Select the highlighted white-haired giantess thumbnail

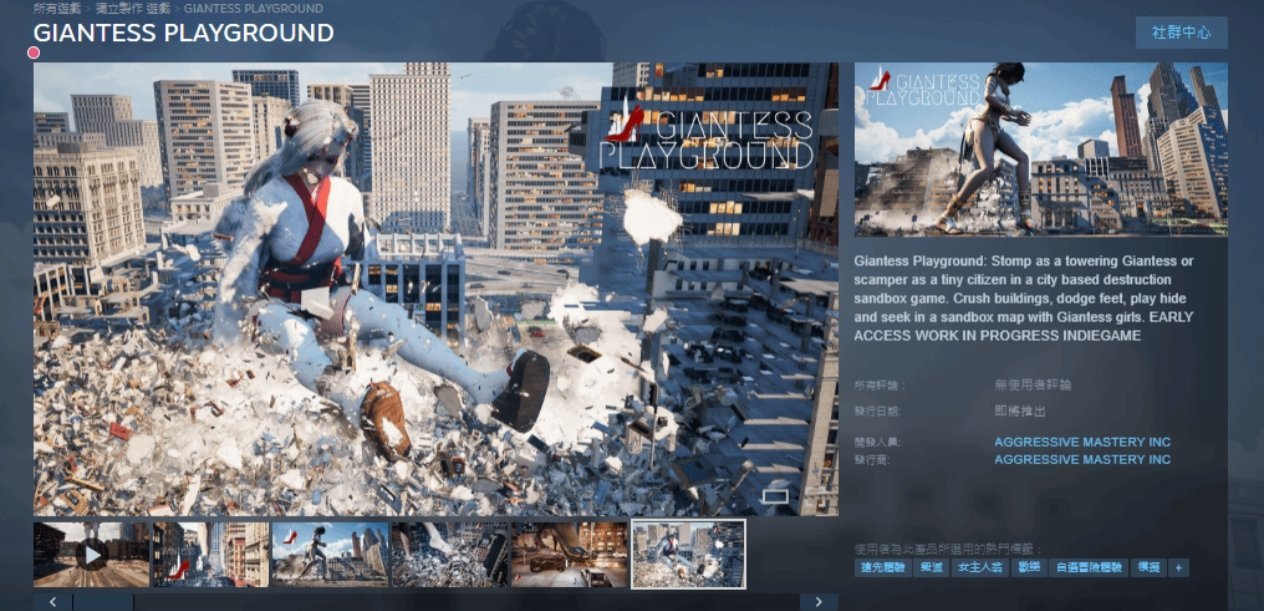pos(689,553)
